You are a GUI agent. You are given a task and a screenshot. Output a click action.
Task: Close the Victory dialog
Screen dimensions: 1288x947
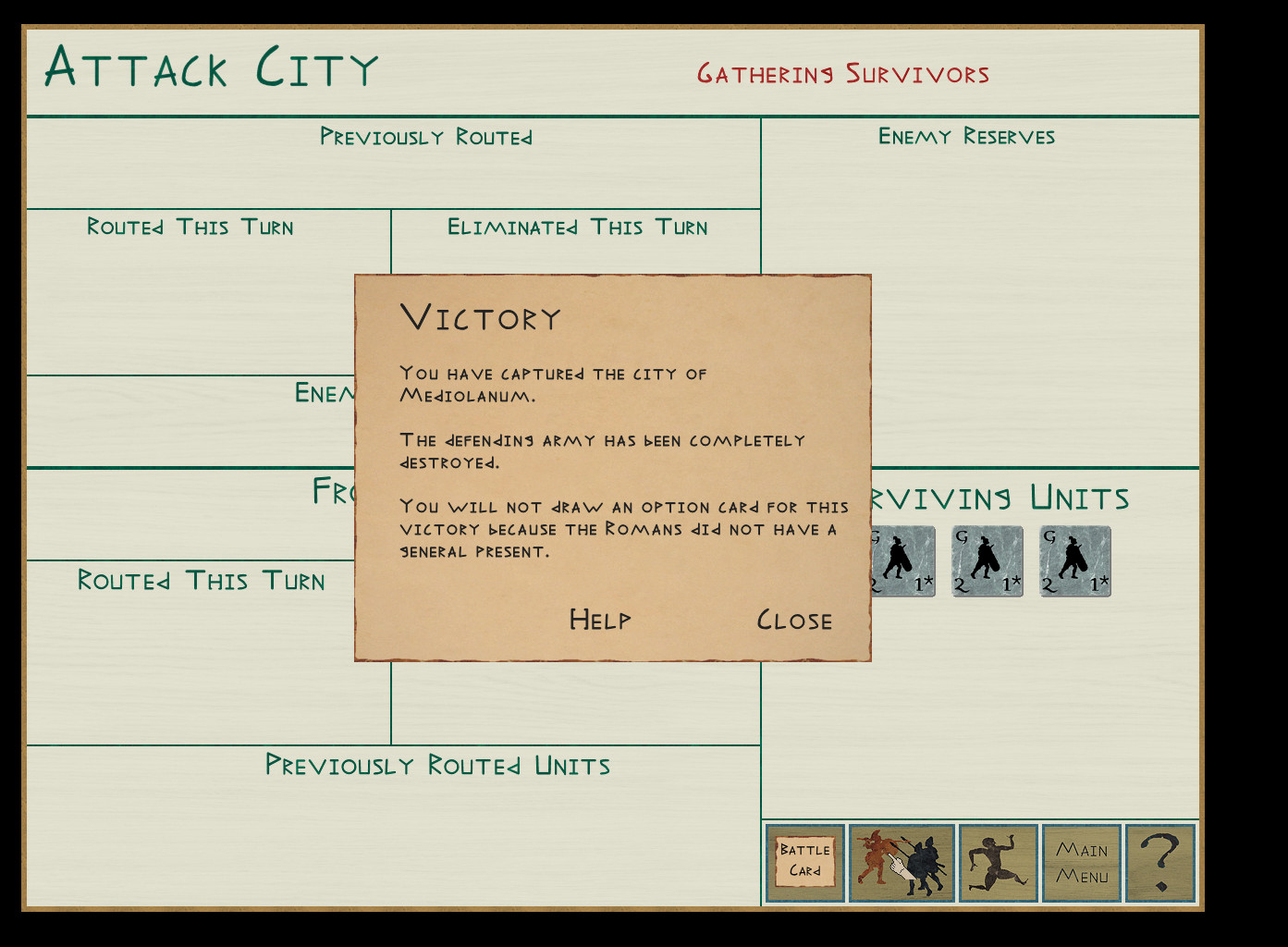click(x=794, y=620)
